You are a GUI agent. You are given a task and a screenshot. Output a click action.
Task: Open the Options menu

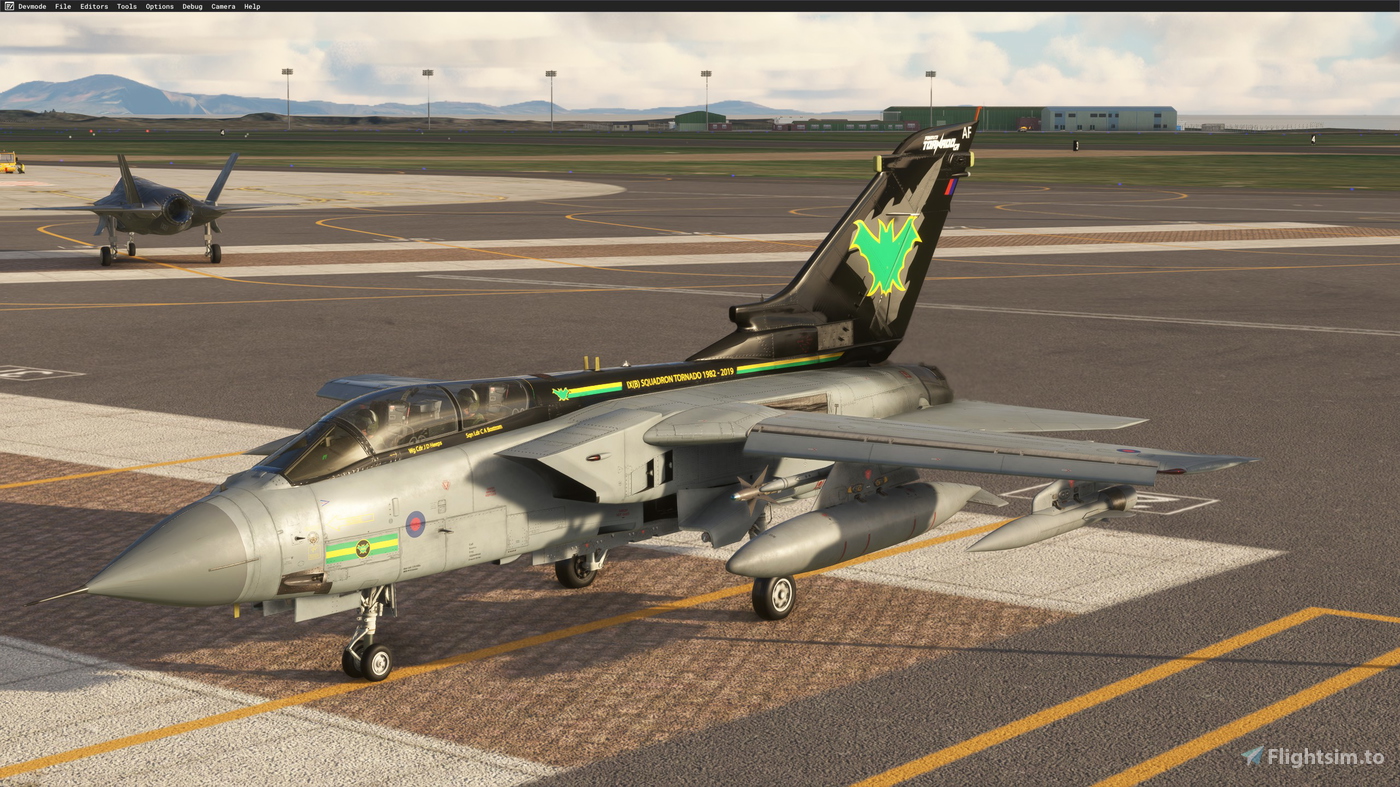pos(158,5)
